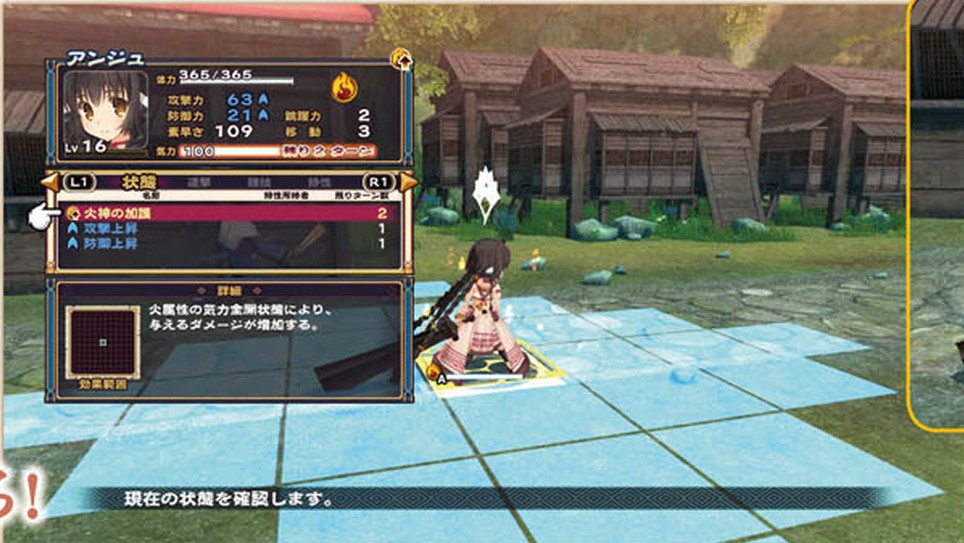
Task: Click the 効果範囲 effect range grid
Action: tap(102, 342)
